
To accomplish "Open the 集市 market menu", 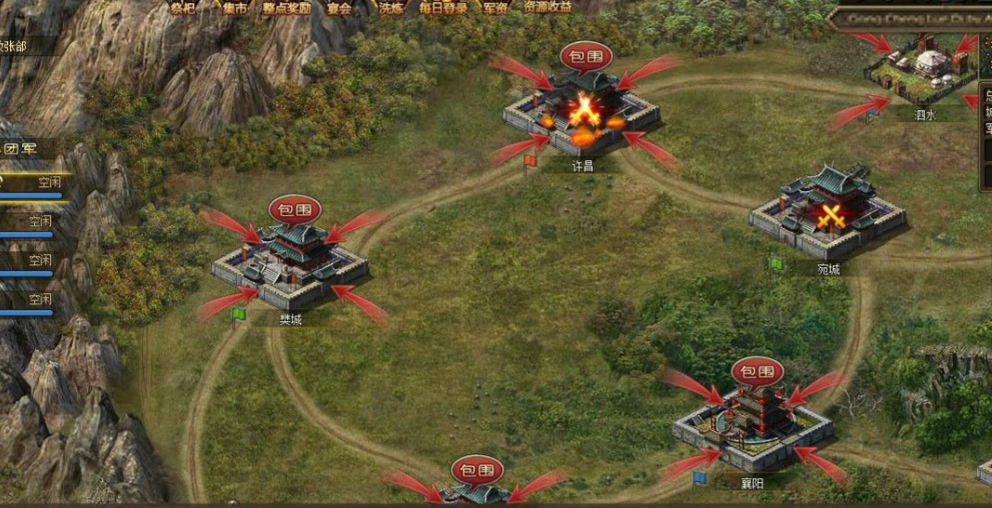I will click(234, 8).
